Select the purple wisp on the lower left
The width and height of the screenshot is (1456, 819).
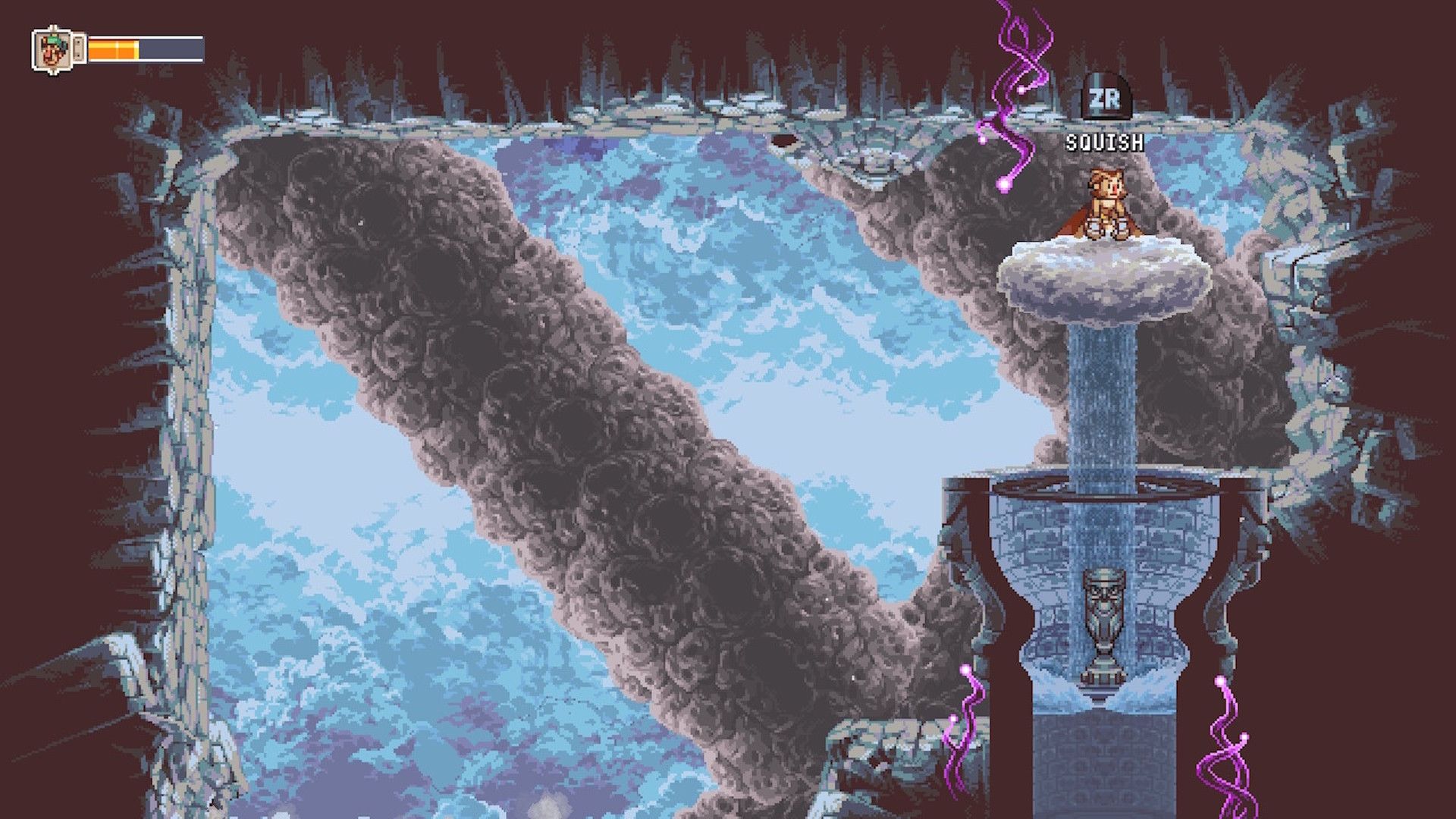pos(965,728)
